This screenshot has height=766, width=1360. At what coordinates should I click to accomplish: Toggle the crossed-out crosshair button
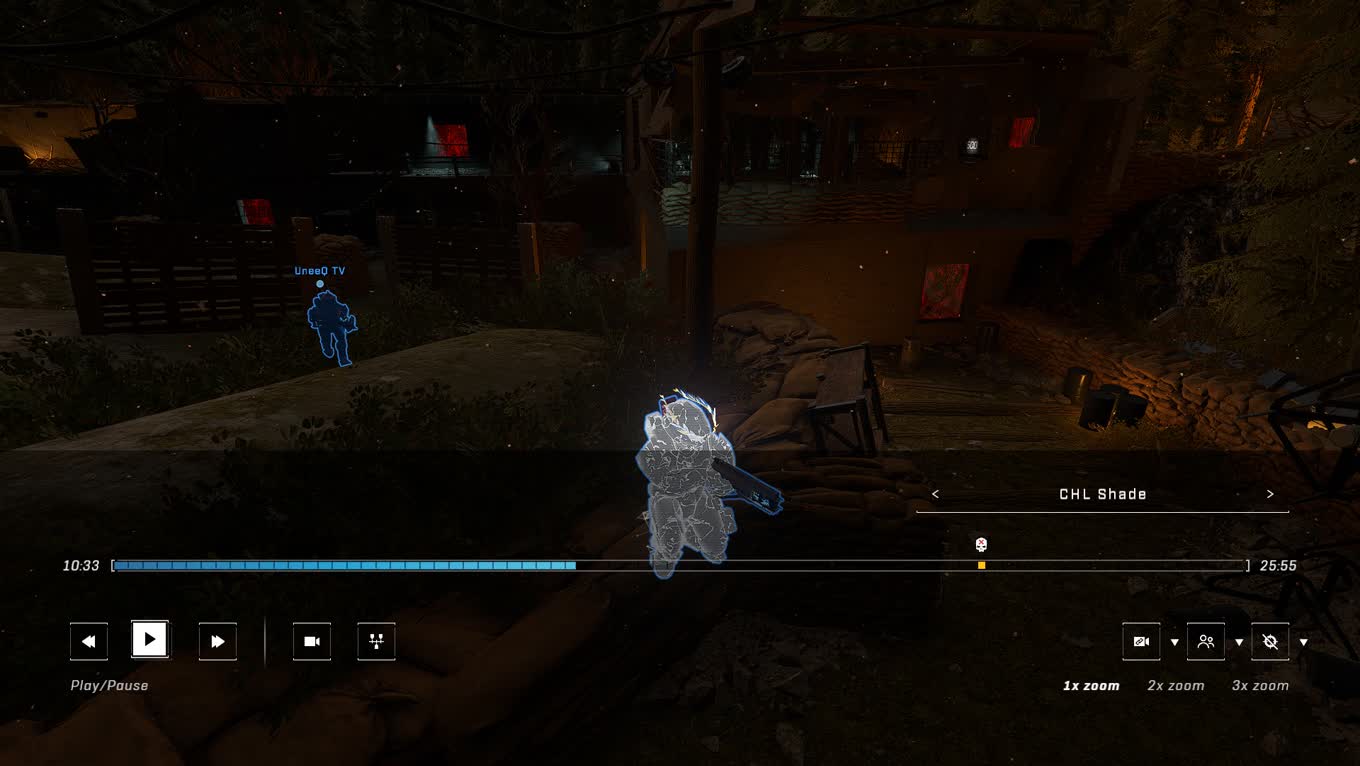pyautogui.click(x=1270, y=641)
